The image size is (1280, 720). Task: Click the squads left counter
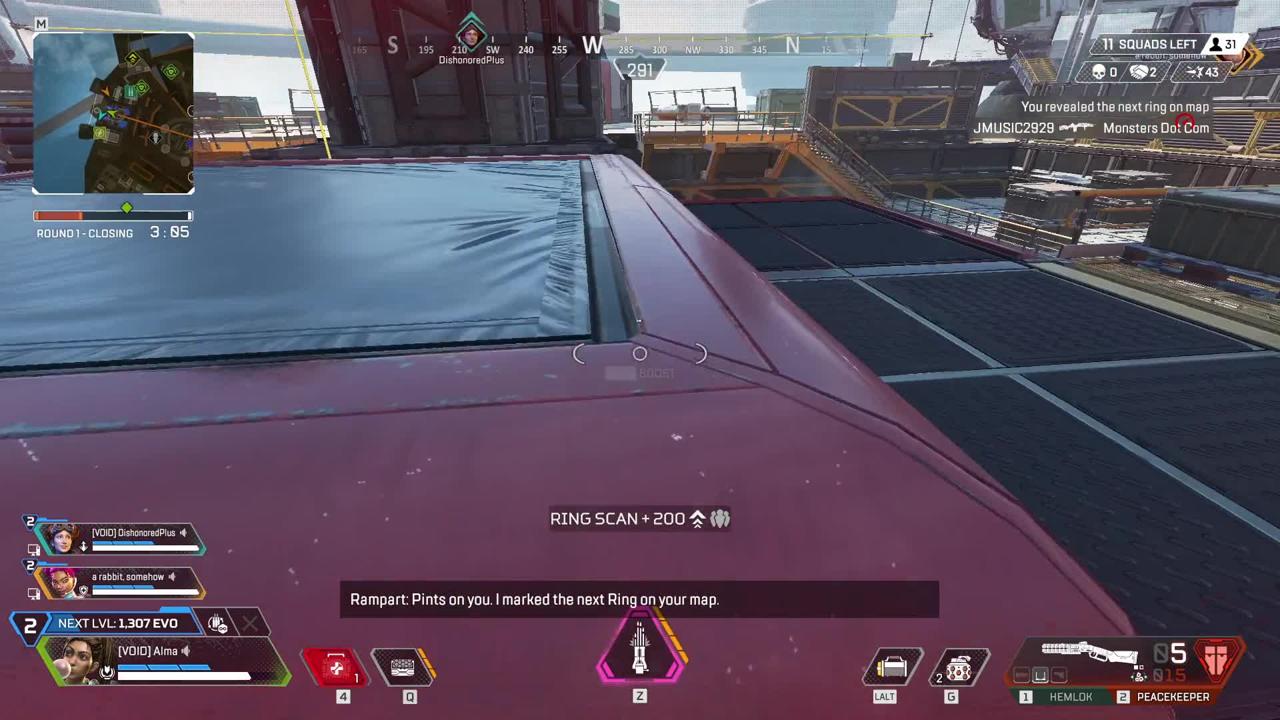(1150, 45)
